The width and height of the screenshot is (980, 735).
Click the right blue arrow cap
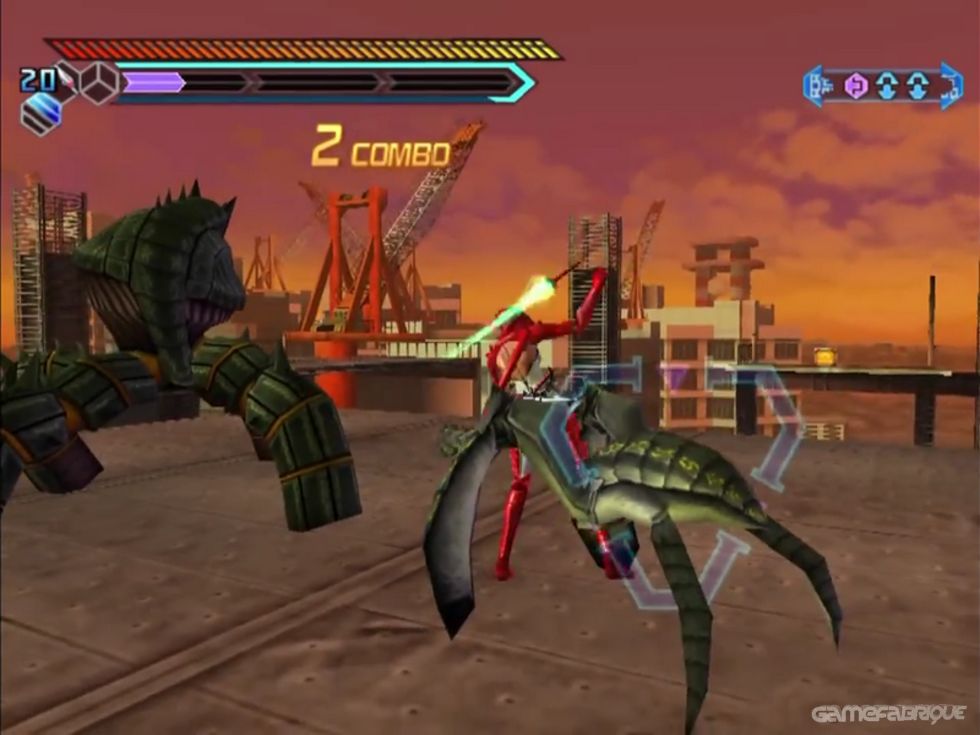coord(951,86)
